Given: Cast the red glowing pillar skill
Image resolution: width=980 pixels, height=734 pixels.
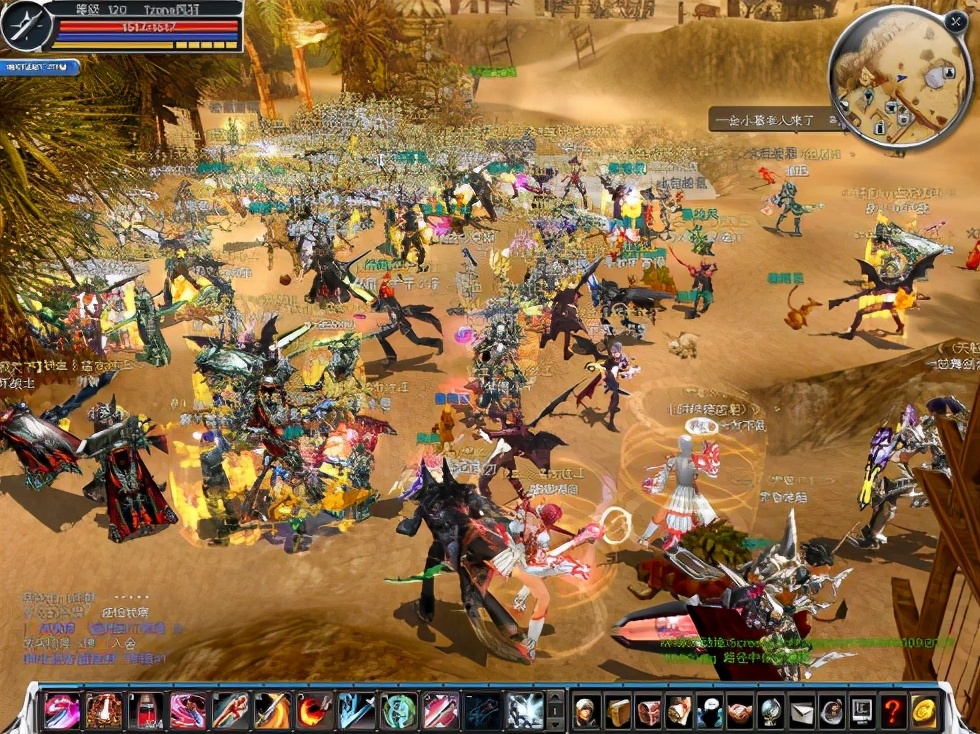Looking at the screenshot, I should click(x=104, y=710).
